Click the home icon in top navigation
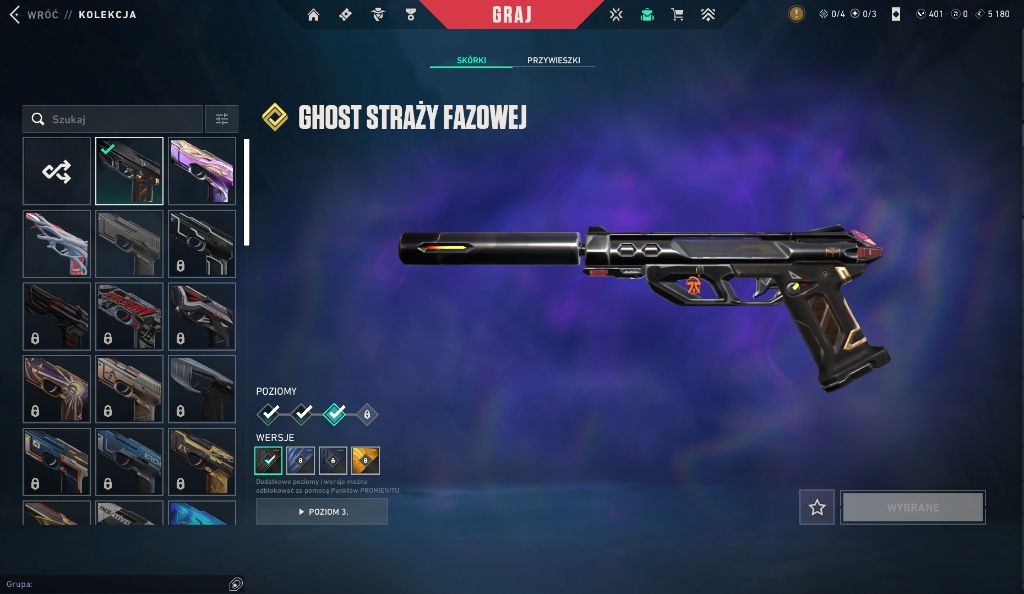 pyautogui.click(x=314, y=15)
